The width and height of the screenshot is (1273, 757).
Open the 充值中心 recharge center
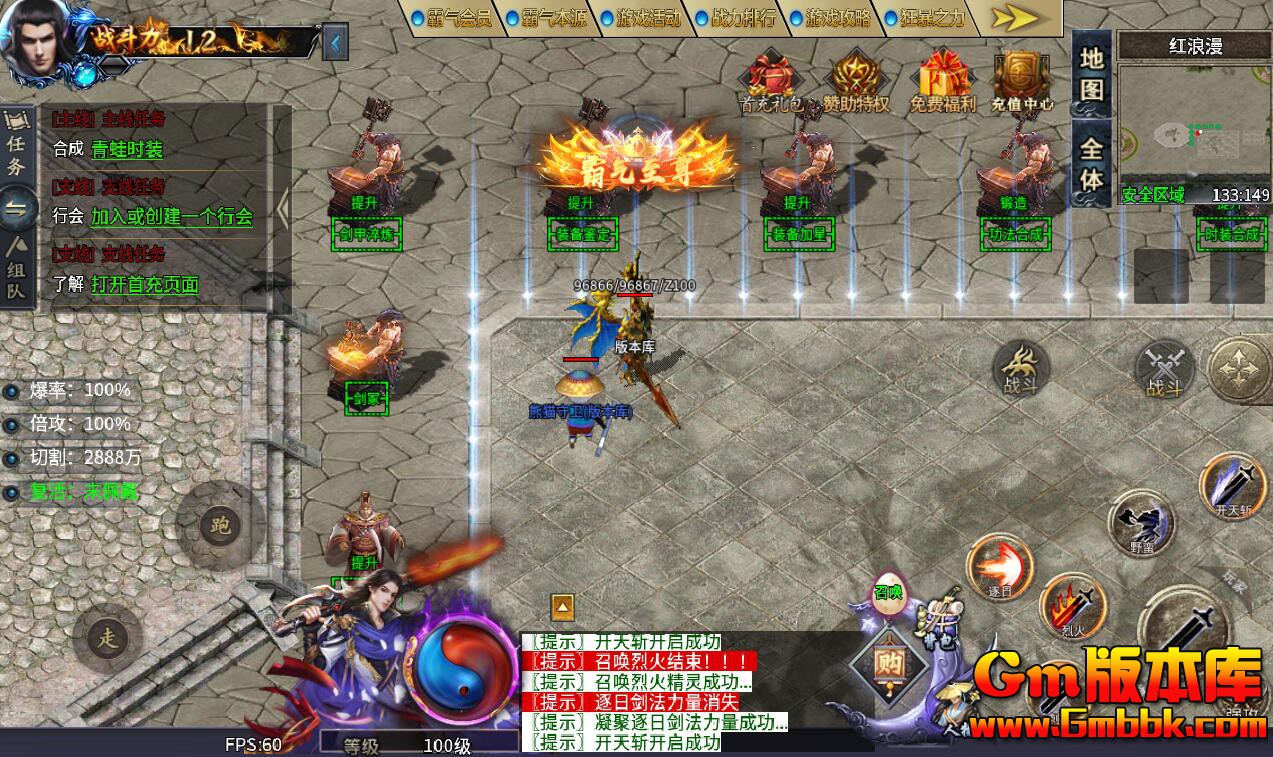coord(1022,81)
